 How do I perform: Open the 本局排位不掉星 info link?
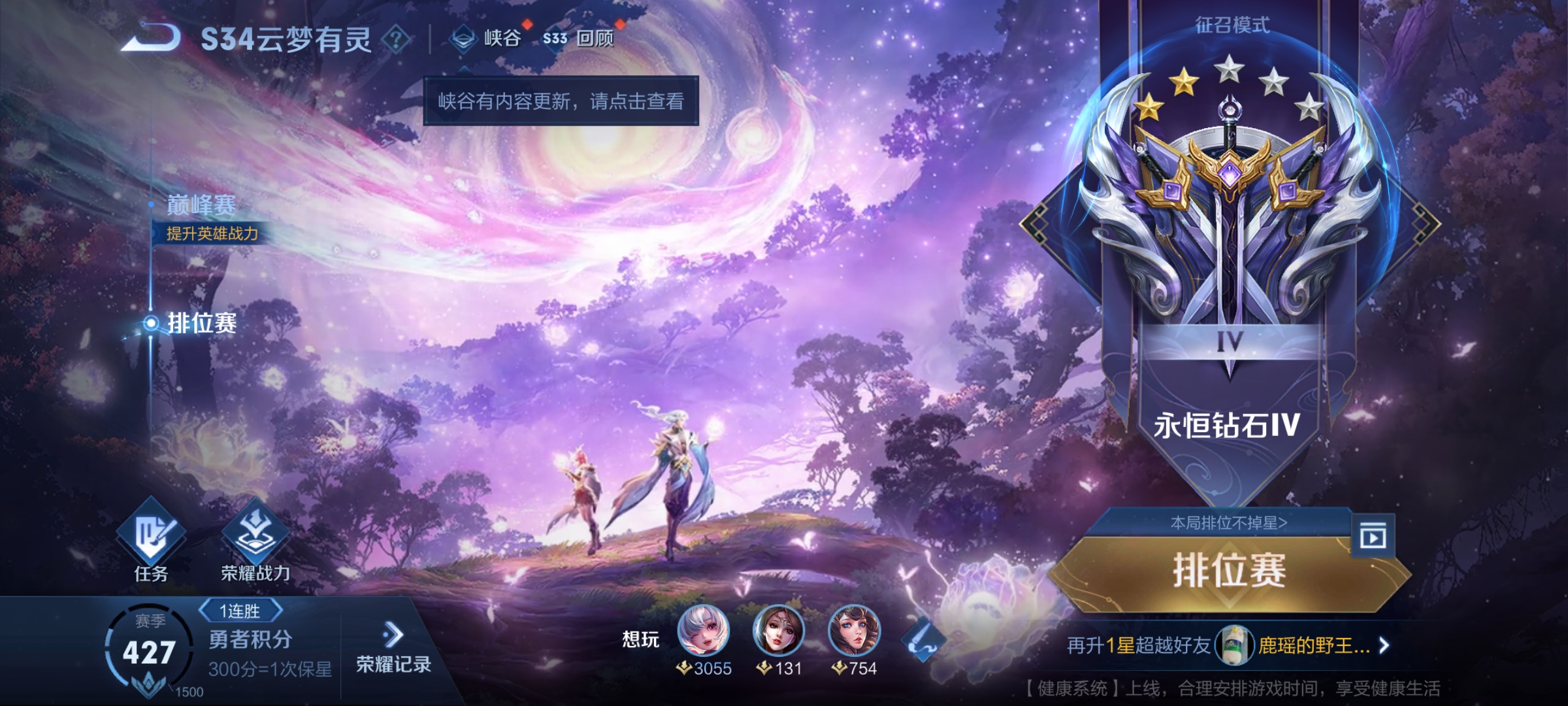(x=1228, y=523)
